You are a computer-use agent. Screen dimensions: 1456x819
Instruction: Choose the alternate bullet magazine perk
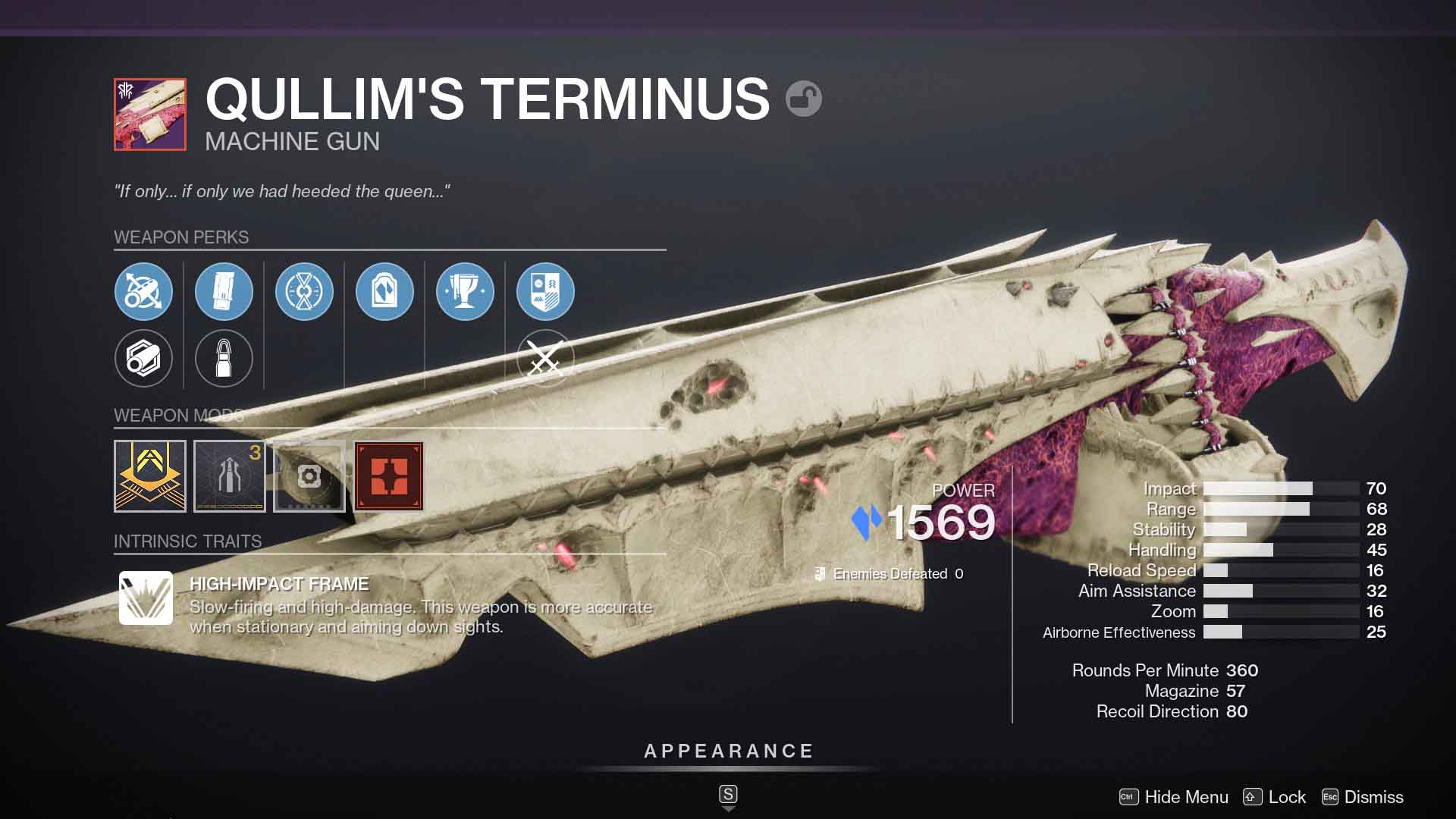click(224, 359)
